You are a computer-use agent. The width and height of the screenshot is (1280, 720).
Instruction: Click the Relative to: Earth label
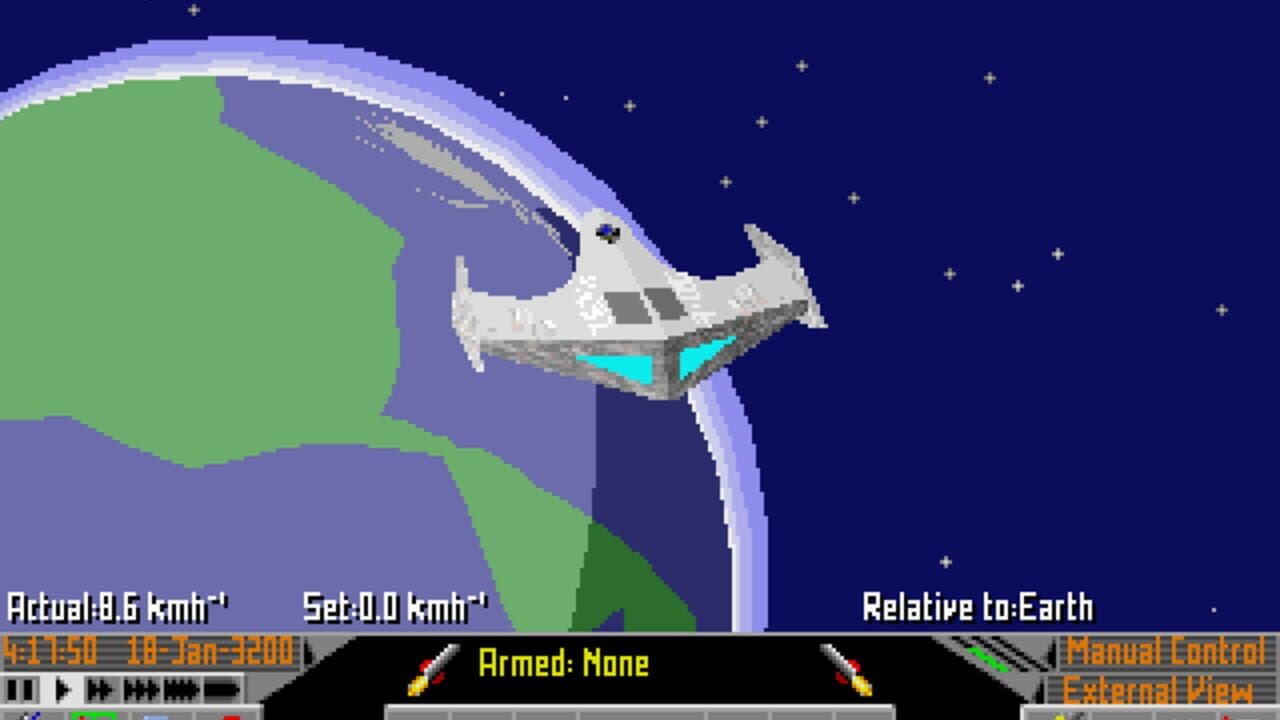click(x=980, y=604)
